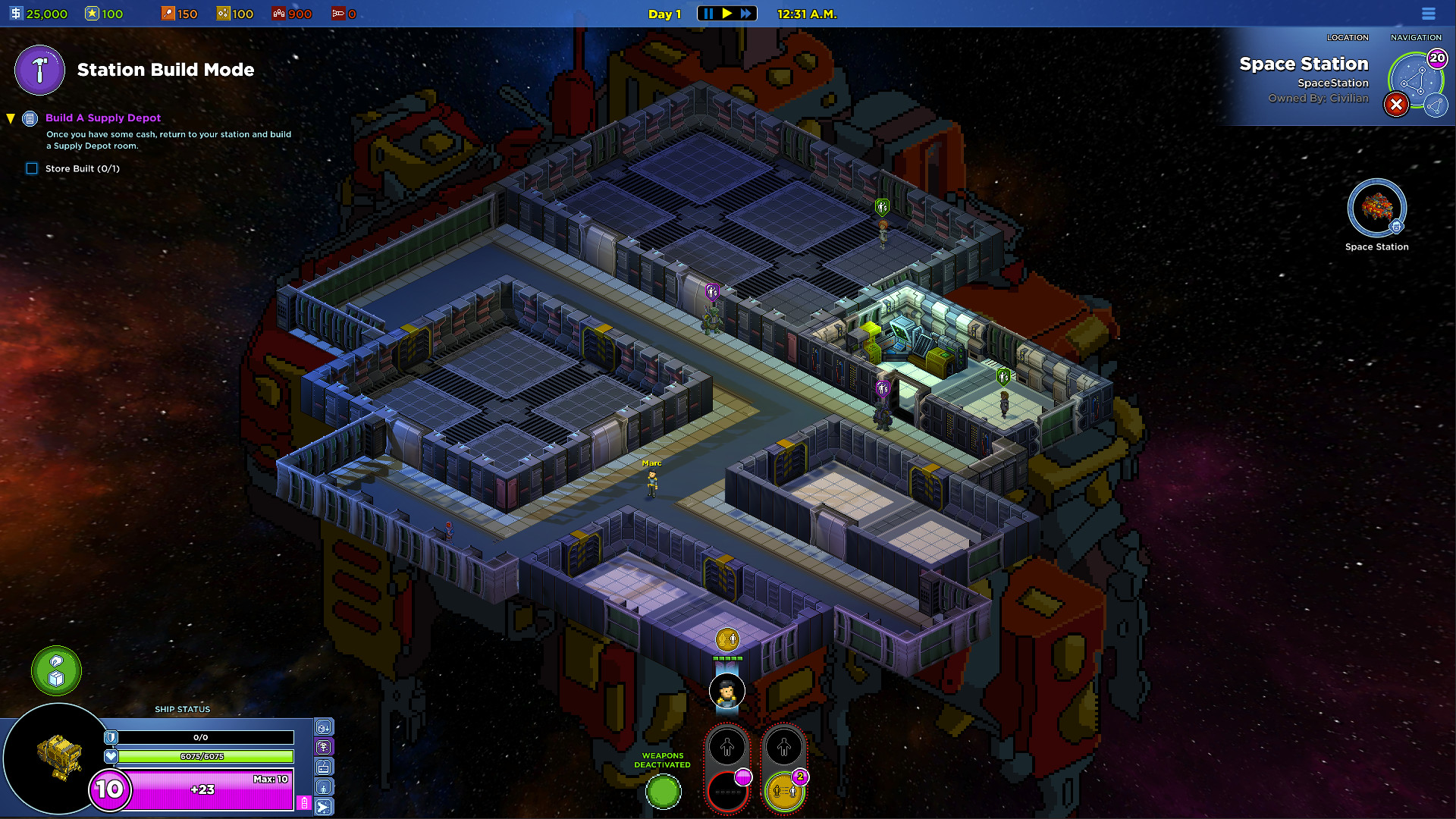Select the purple station antenna button
This screenshot has width=1456, height=819.
tap(324, 747)
